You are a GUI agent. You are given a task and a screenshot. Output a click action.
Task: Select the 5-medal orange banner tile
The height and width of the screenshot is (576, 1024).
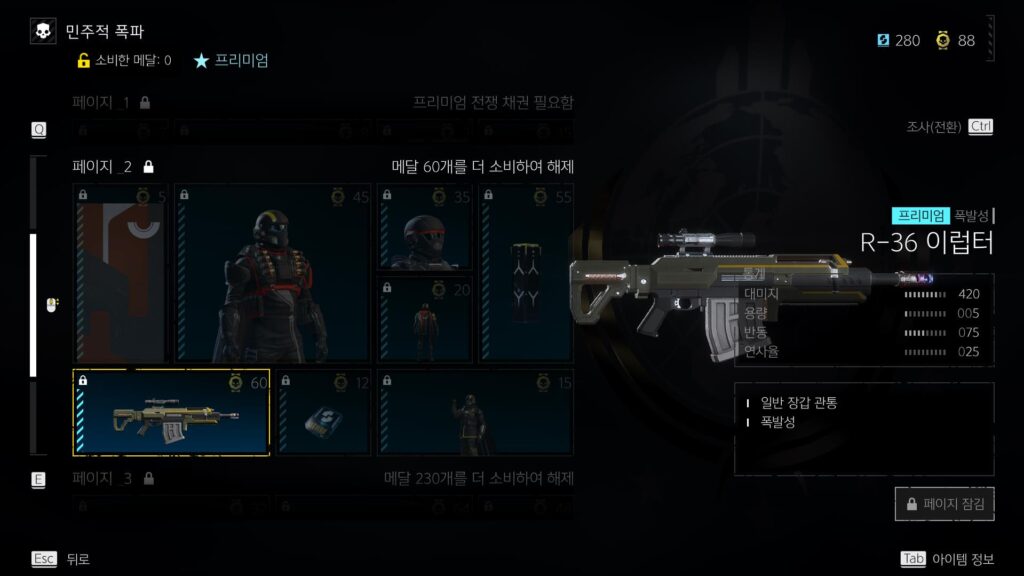coord(121,272)
